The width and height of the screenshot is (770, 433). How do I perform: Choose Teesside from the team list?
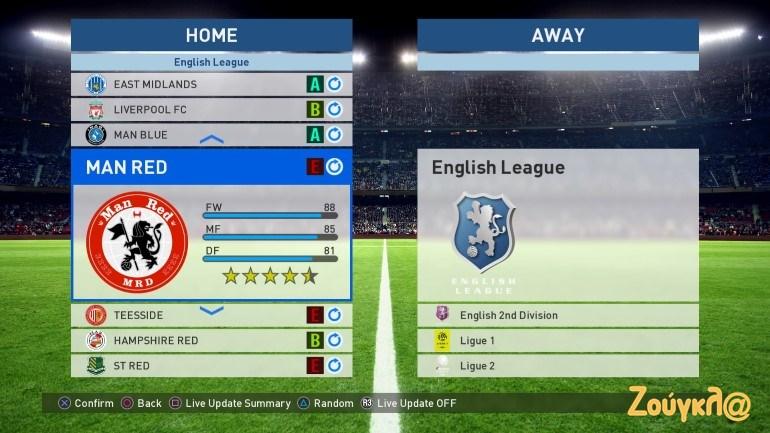[190, 316]
